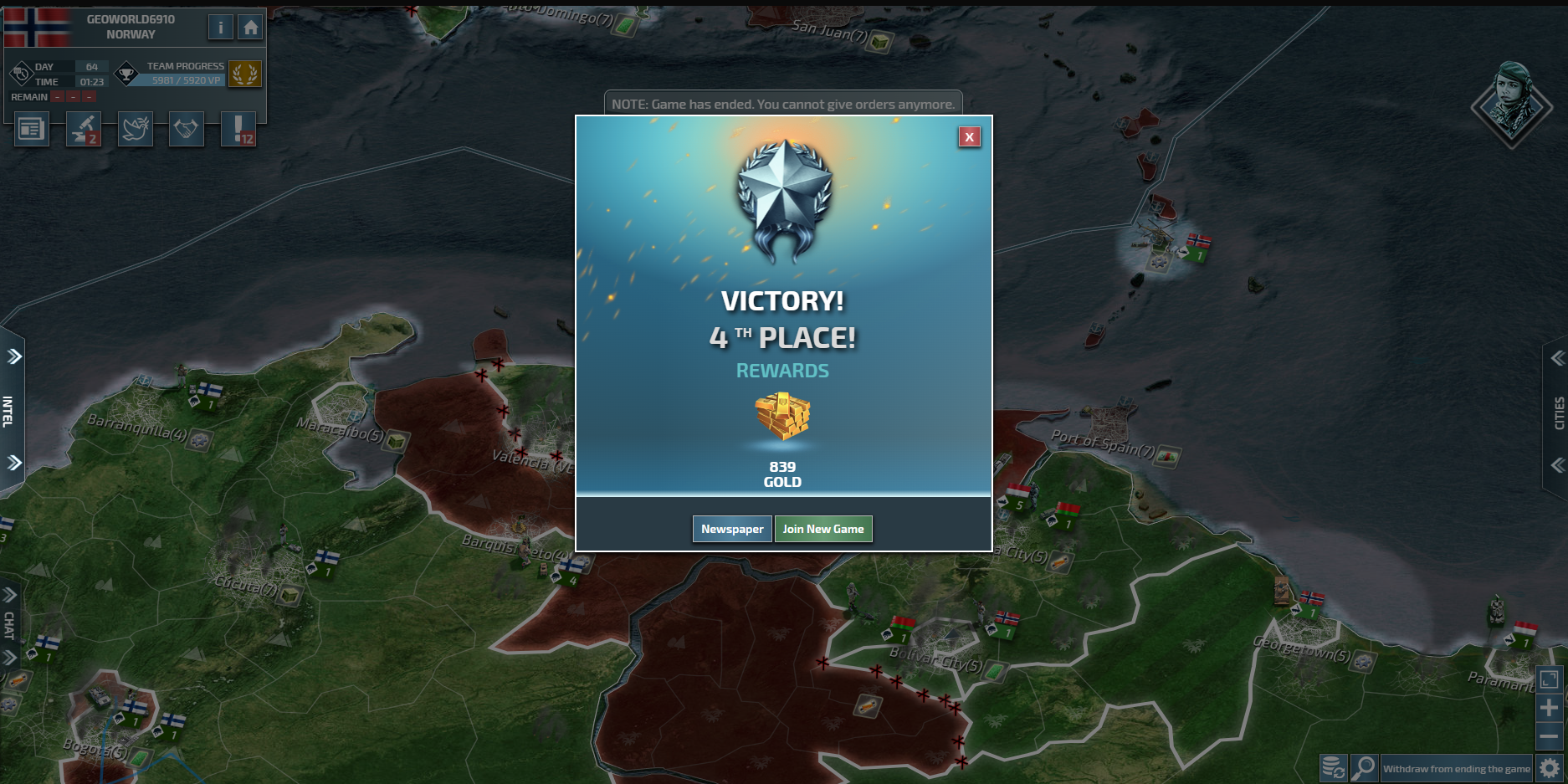Go to the home screen via house icon

[x=250, y=28]
